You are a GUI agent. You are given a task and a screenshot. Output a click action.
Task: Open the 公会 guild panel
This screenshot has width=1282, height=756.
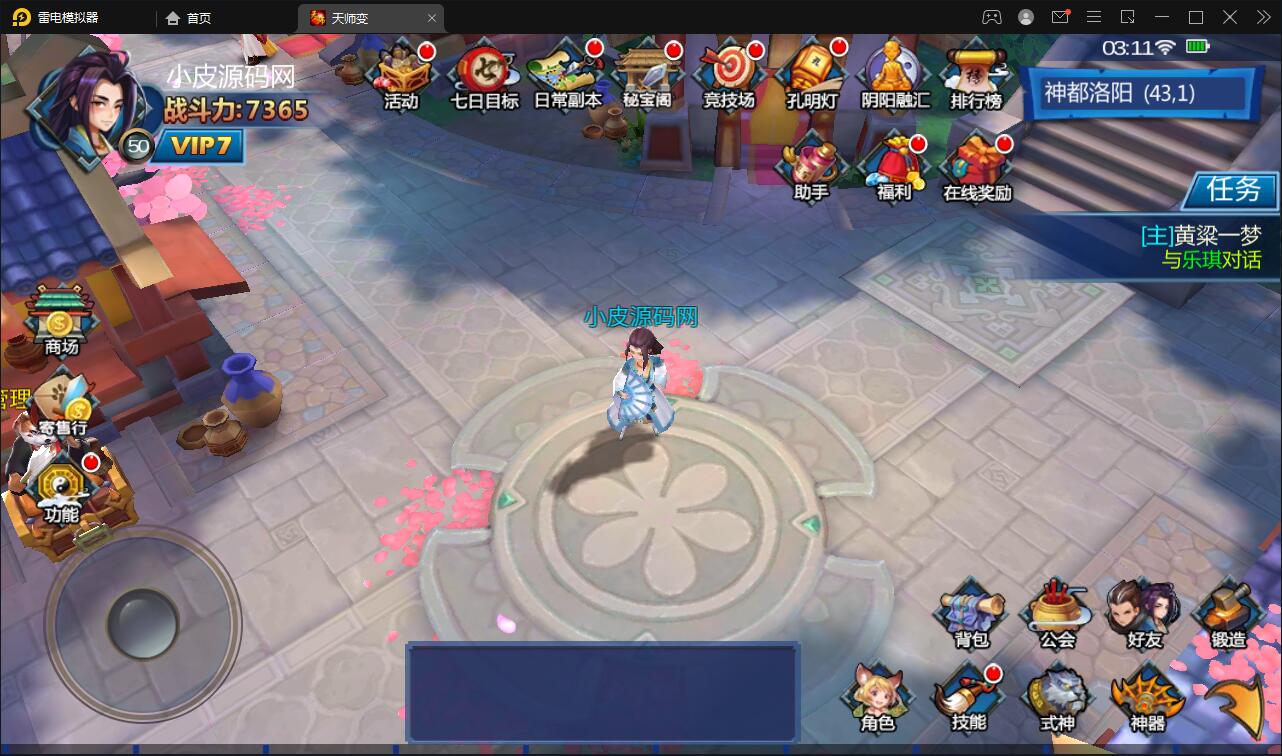1057,612
